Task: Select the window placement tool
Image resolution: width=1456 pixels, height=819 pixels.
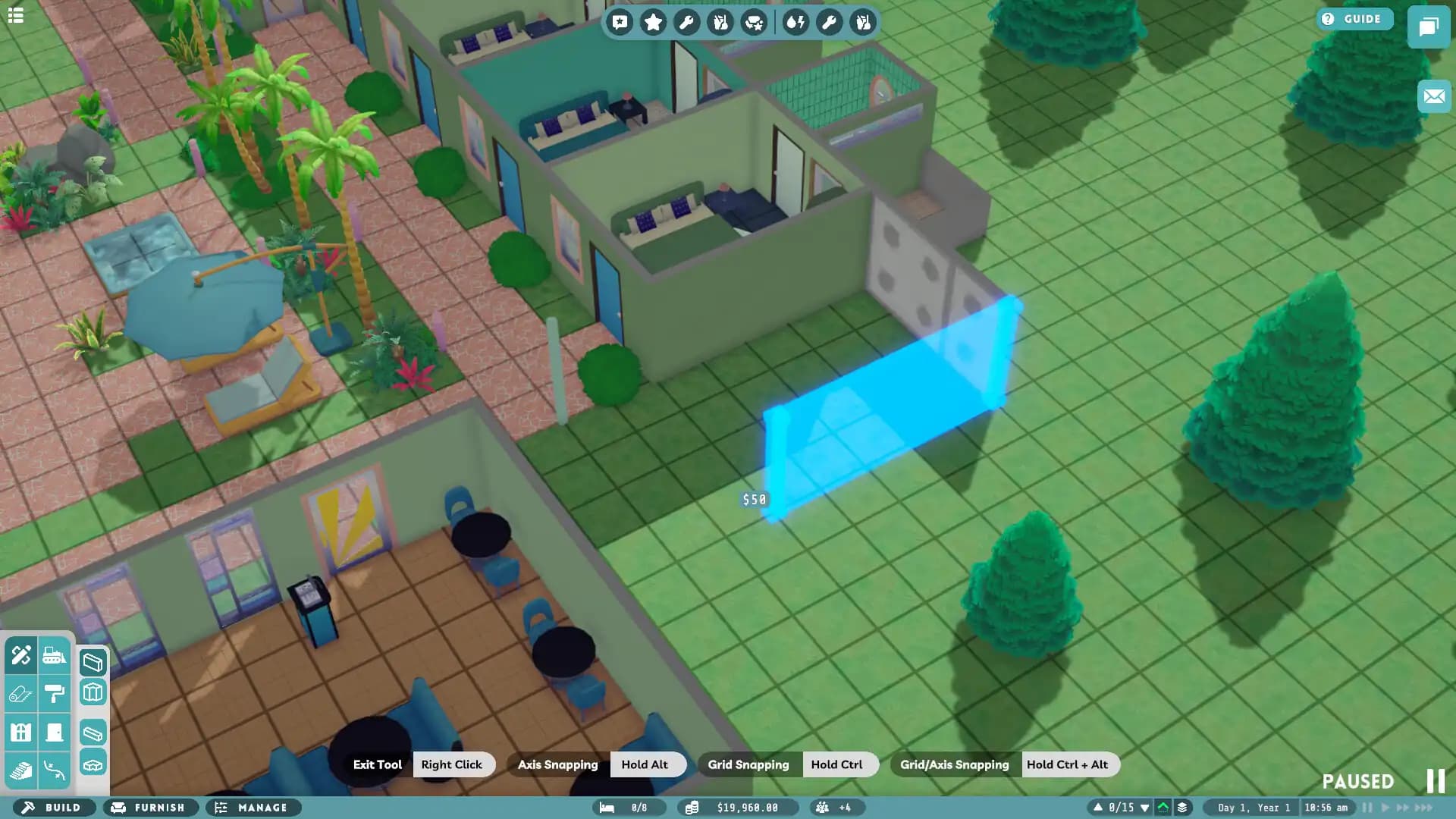Action: pyautogui.click(x=21, y=732)
